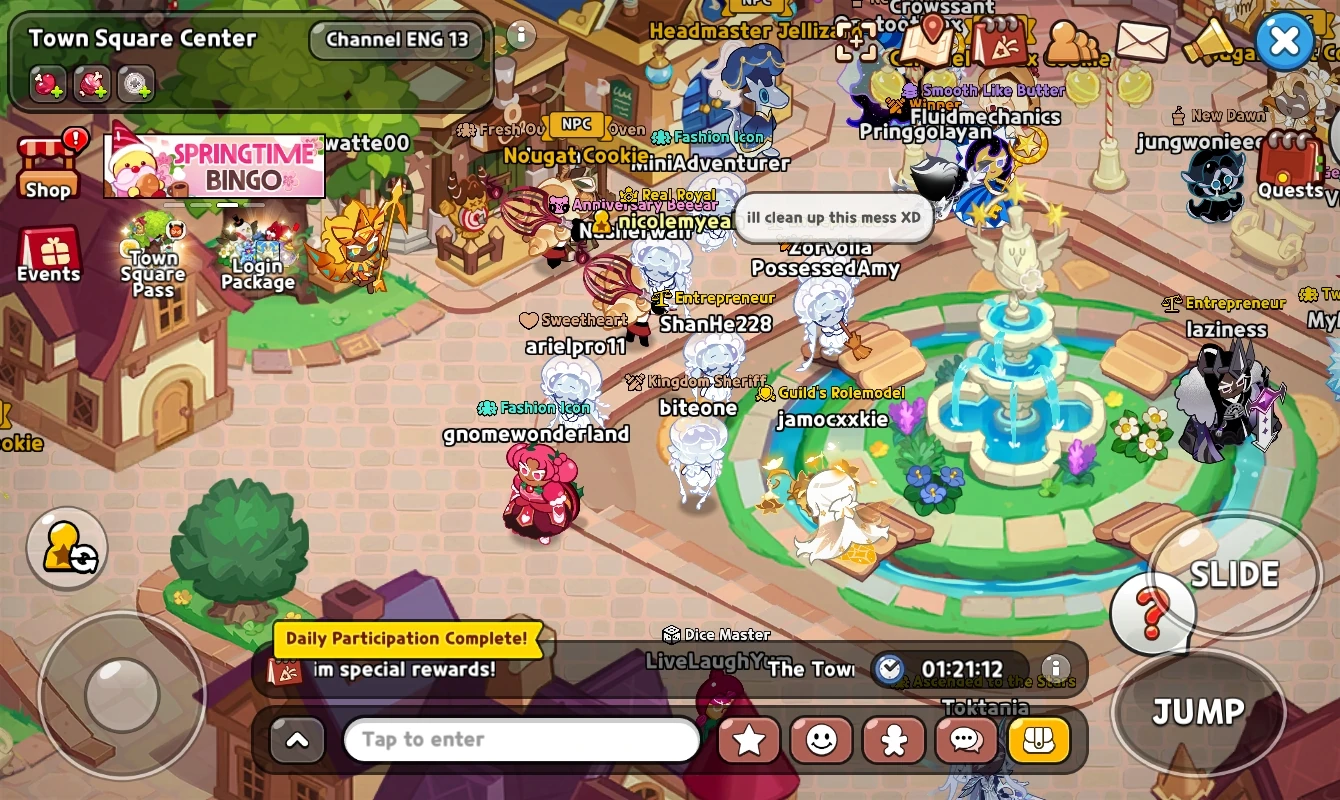Open the map icon in top toolbar
This screenshot has height=800, width=1340.
click(x=928, y=42)
